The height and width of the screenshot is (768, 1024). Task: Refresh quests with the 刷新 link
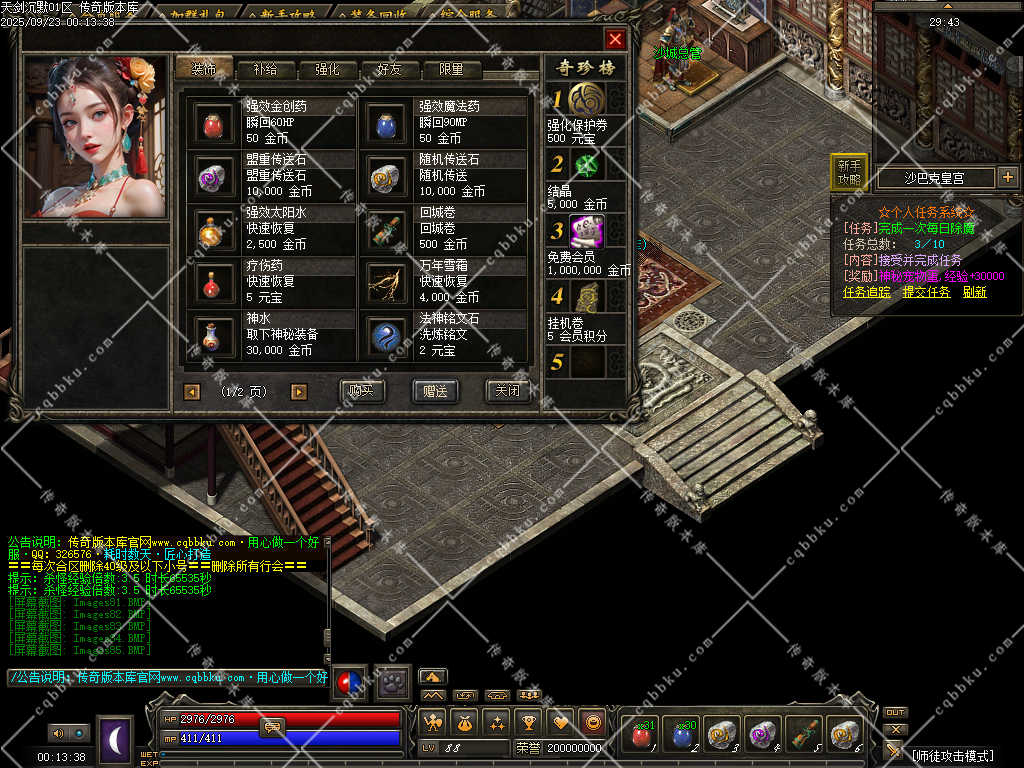coord(974,292)
